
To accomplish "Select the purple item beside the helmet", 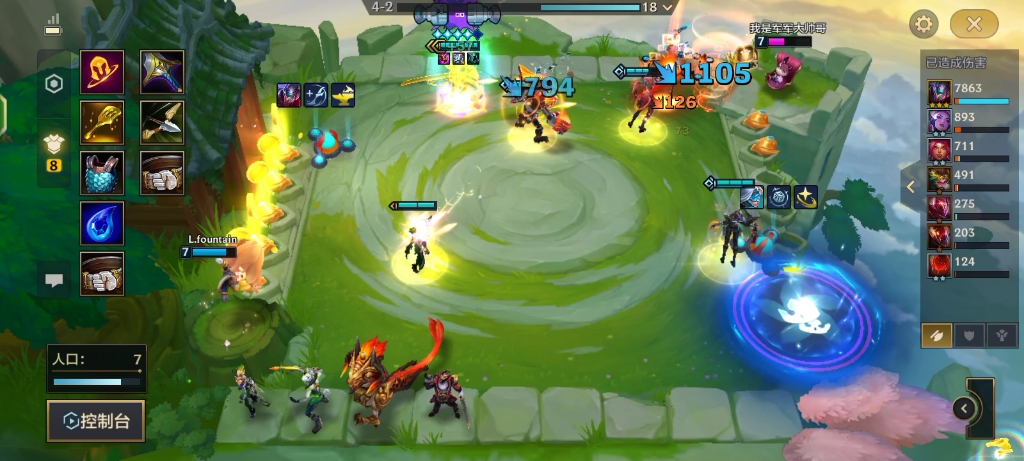I will click(x=162, y=72).
